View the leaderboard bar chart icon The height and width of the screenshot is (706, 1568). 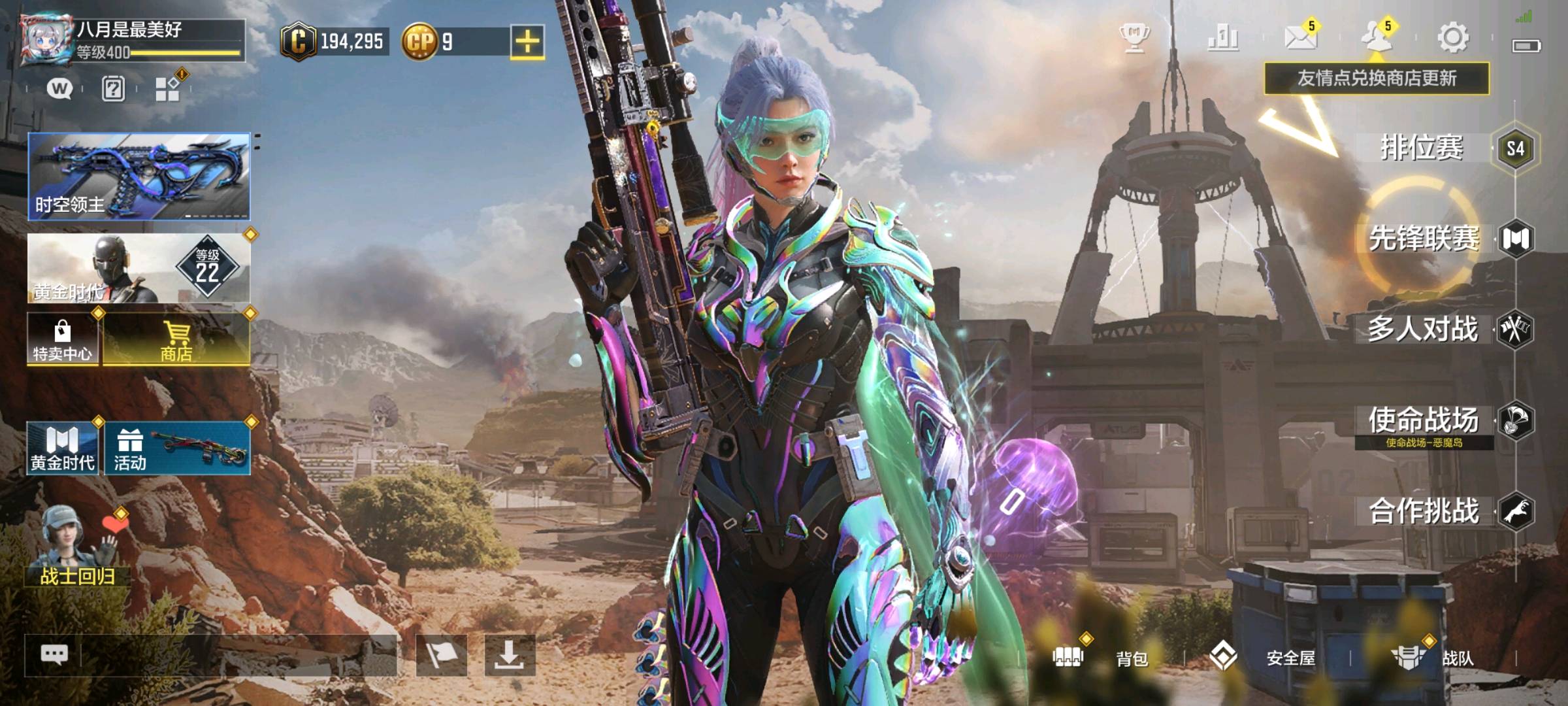1222,38
